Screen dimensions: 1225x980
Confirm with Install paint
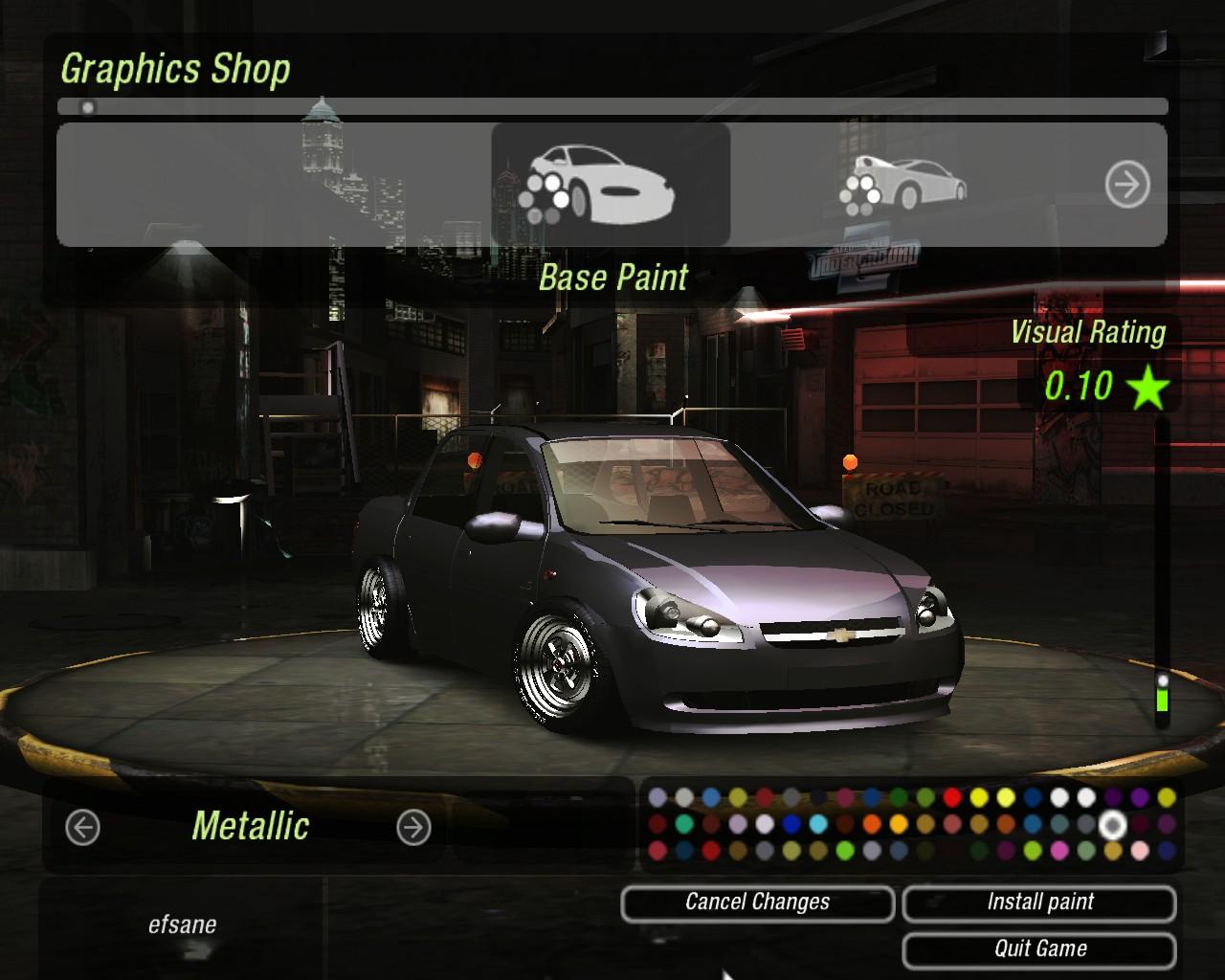coord(1039,902)
